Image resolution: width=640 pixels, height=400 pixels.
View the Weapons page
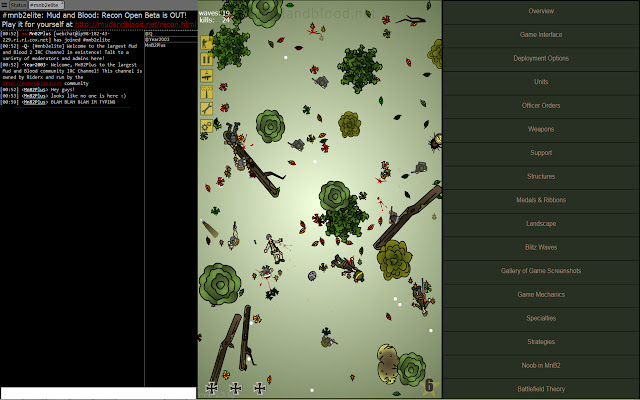(x=541, y=129)
